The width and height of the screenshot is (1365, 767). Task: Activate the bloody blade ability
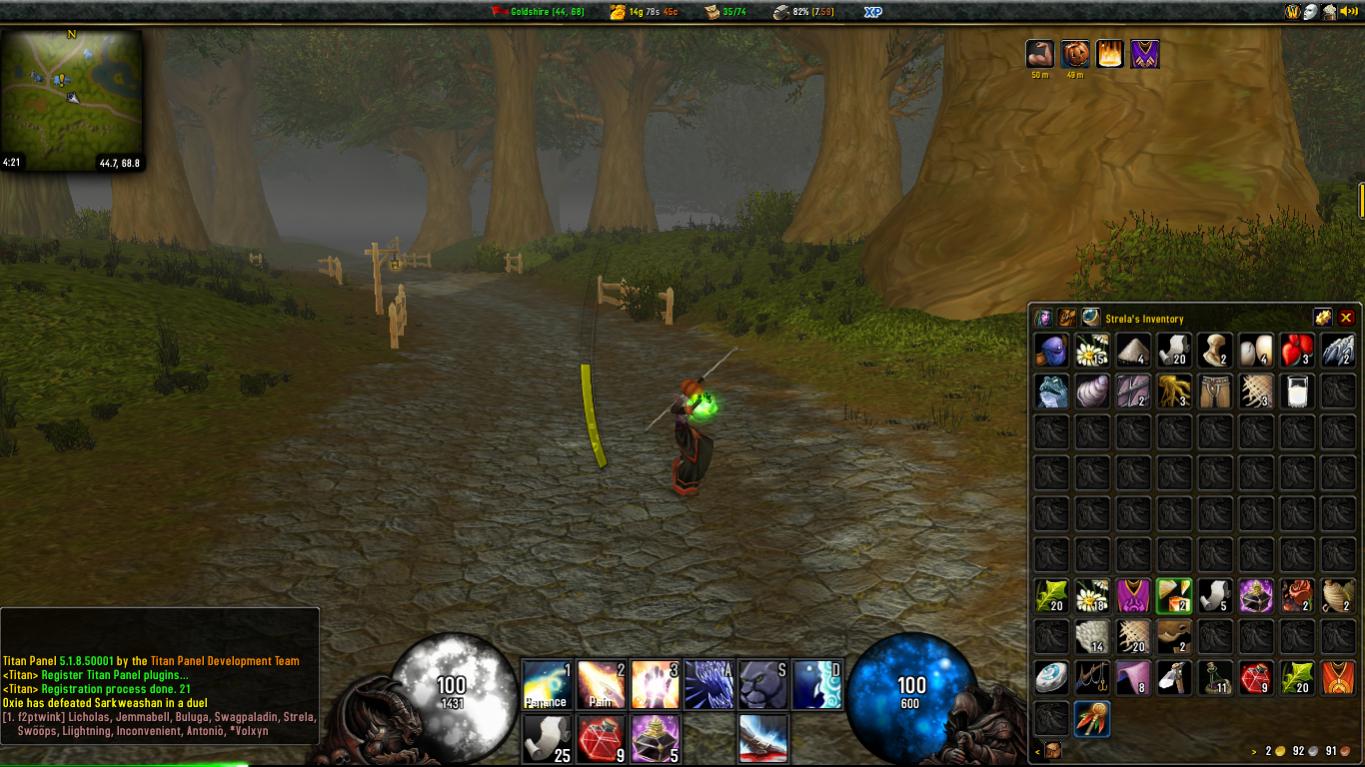pos(763,739)
